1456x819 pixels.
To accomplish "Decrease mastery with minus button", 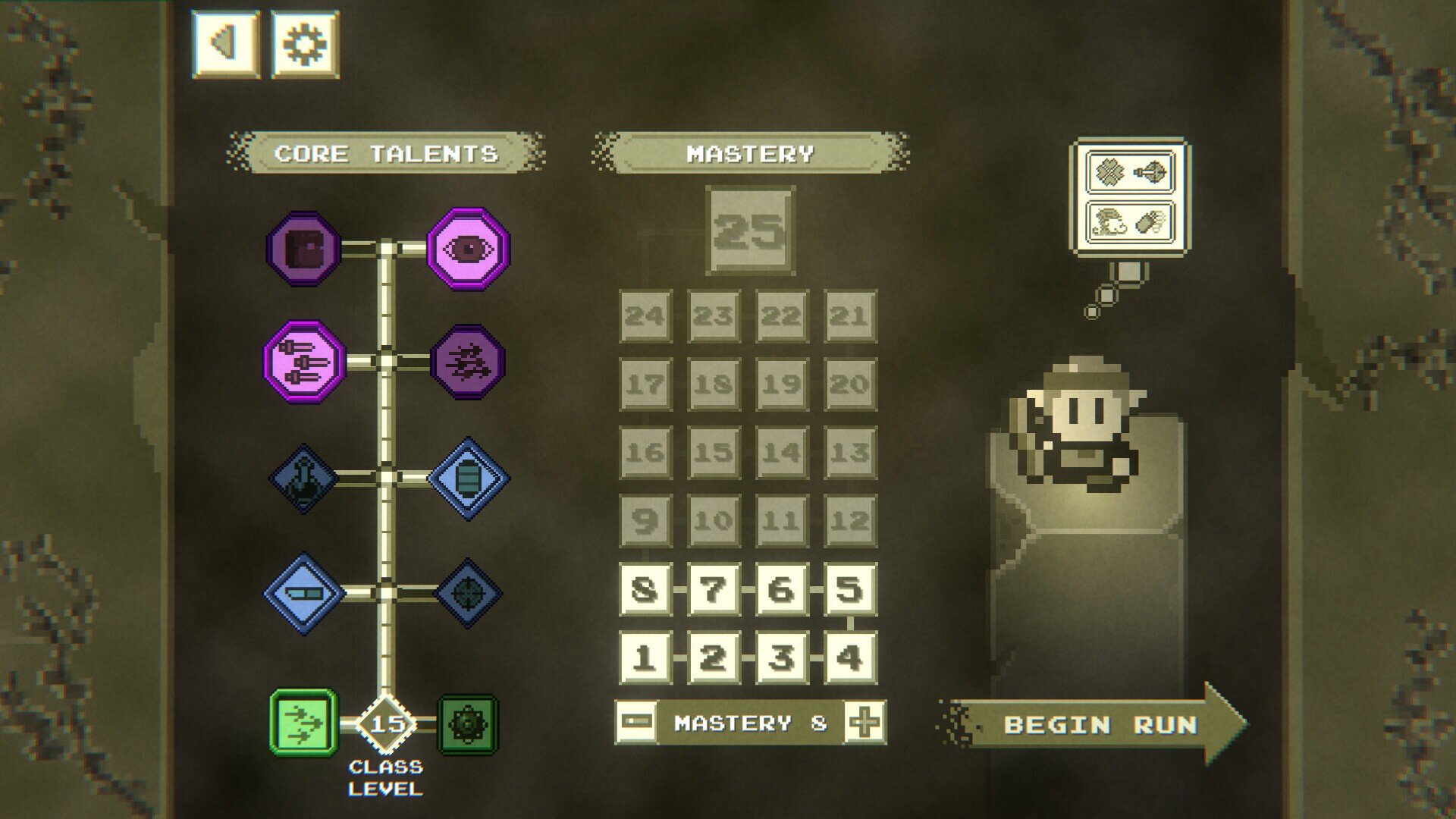I will tap(637, 722).
